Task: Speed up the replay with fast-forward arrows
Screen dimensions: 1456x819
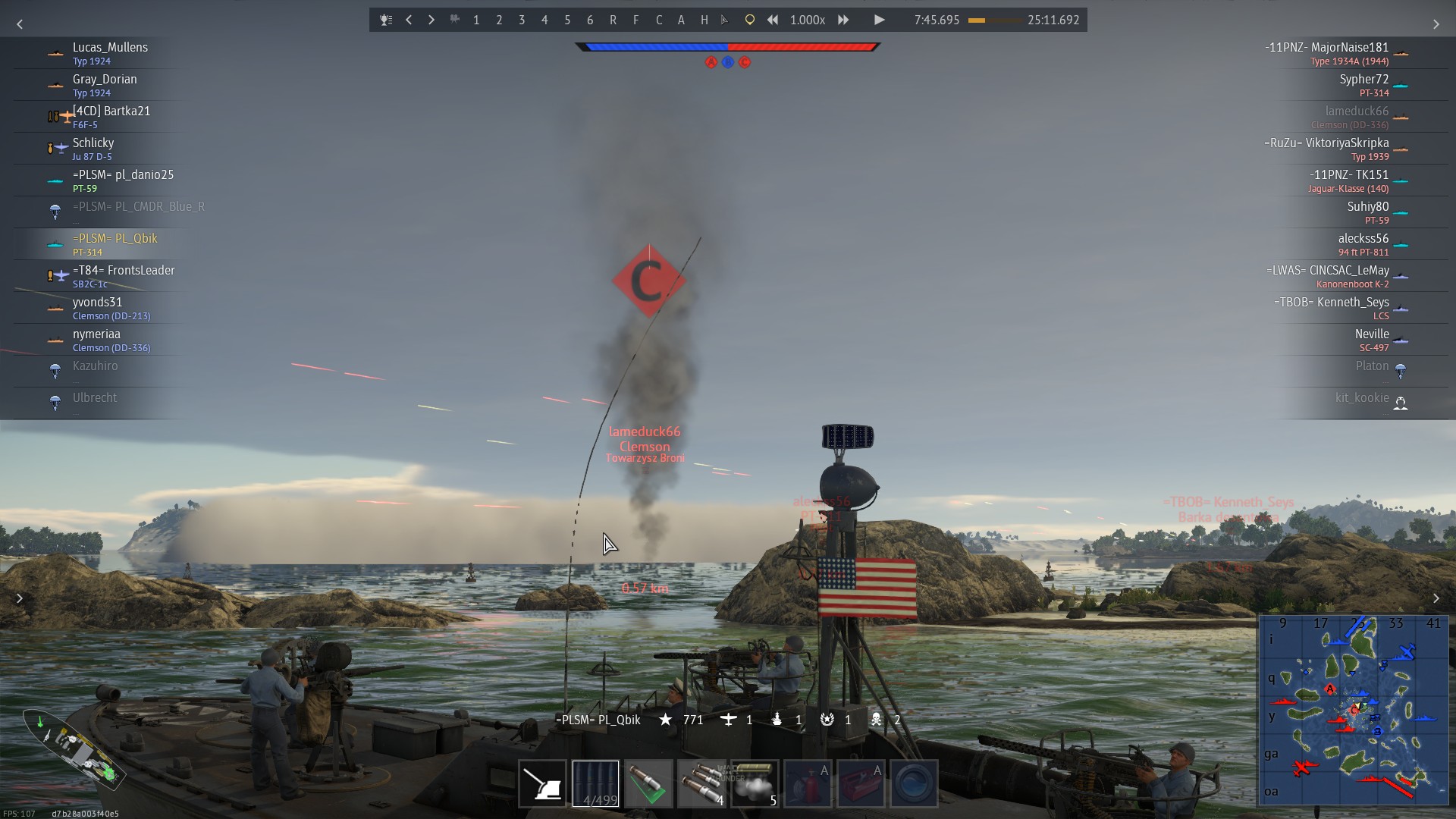Action: (843, 20)
